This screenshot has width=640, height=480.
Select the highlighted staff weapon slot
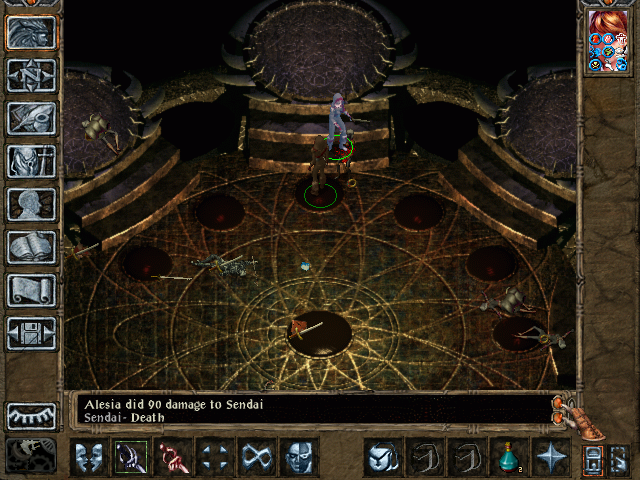[131, 458]
